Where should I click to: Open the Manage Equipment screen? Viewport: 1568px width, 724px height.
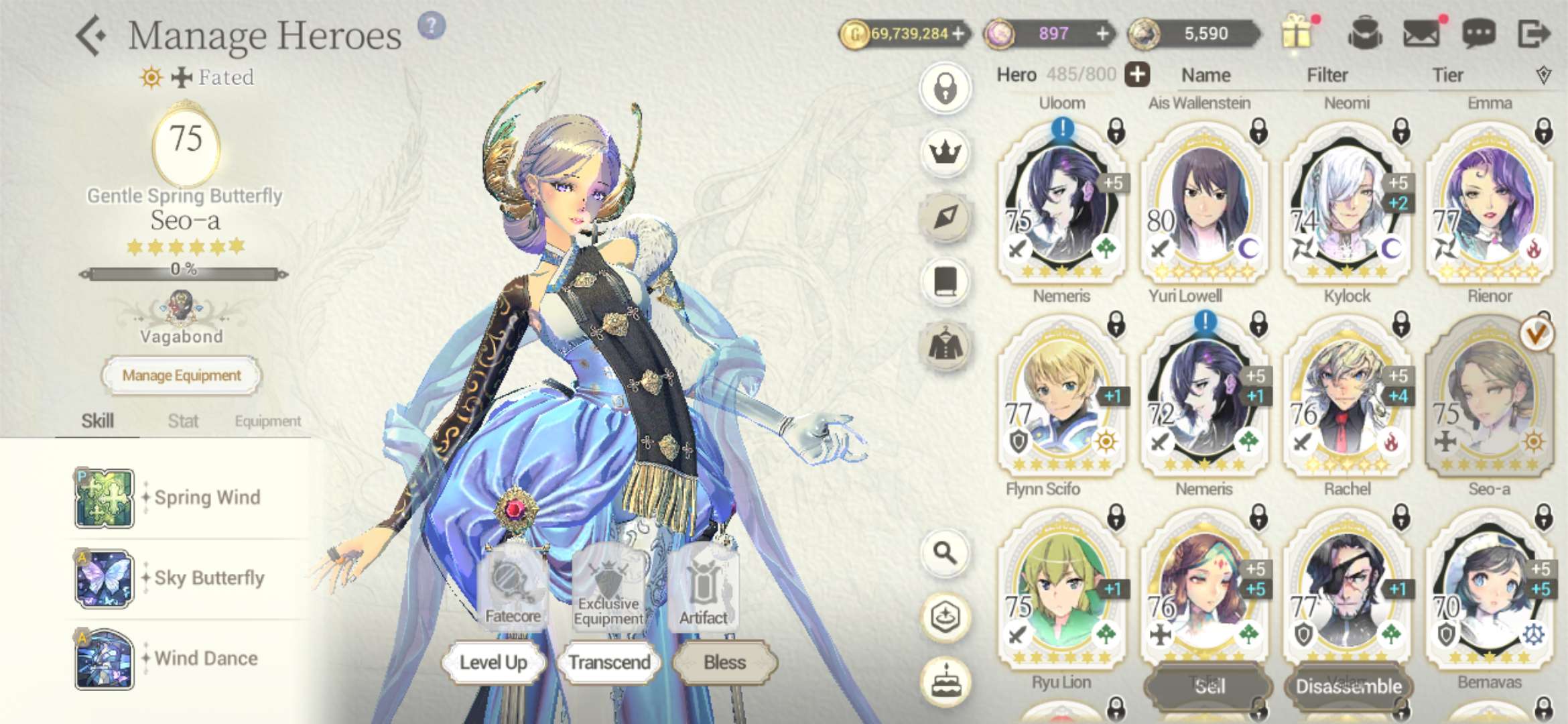coord(181,375)
